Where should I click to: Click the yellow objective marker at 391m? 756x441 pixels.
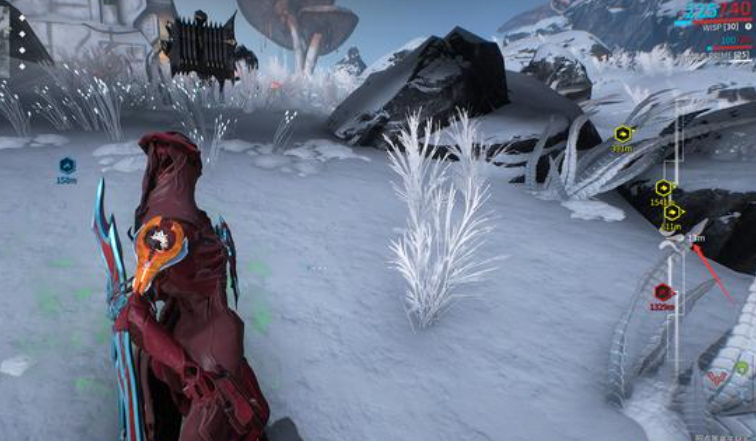[624, 134]
